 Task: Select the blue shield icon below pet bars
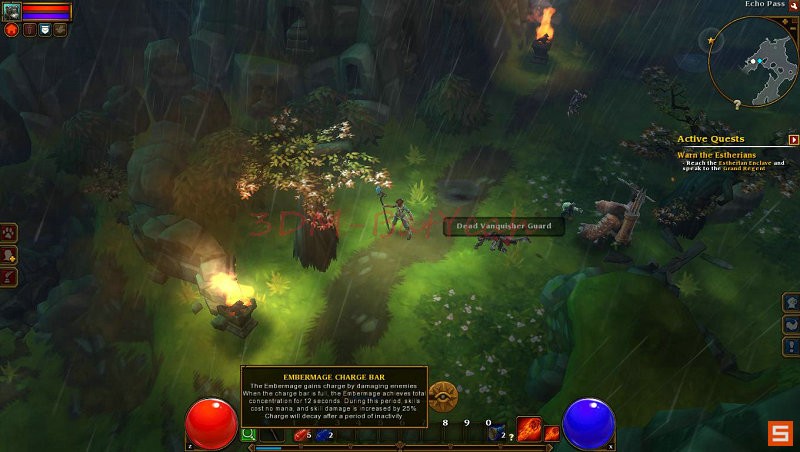[44, 30]
